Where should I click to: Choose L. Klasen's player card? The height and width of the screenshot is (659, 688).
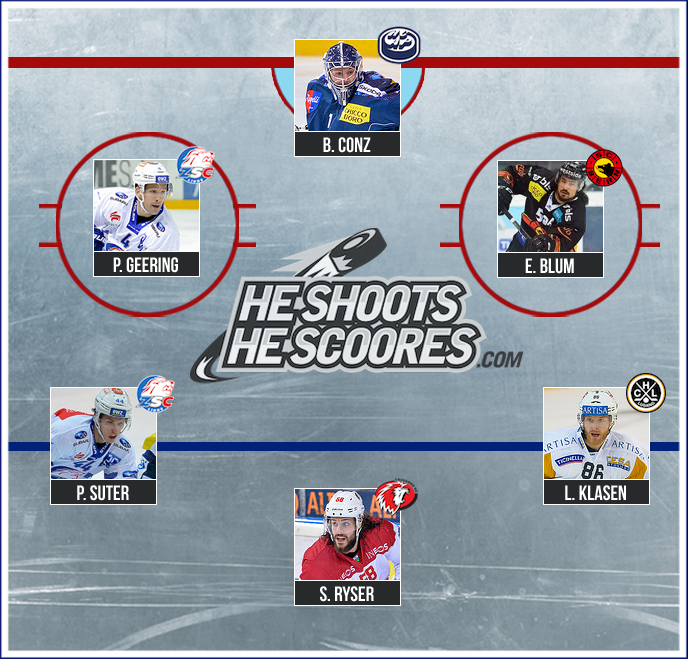596,445
